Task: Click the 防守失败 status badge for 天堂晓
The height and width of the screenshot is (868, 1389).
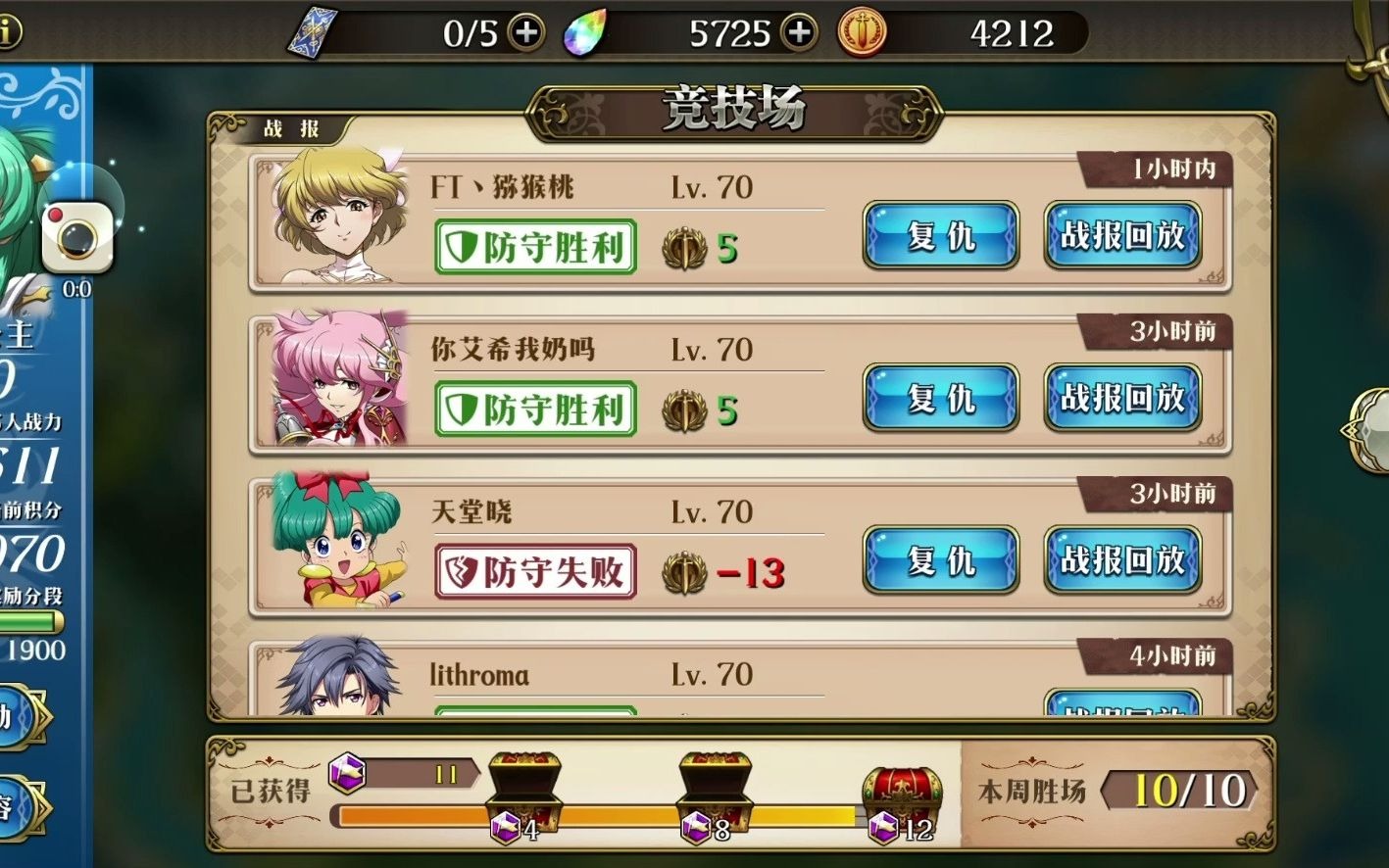Action: [535, 571]
